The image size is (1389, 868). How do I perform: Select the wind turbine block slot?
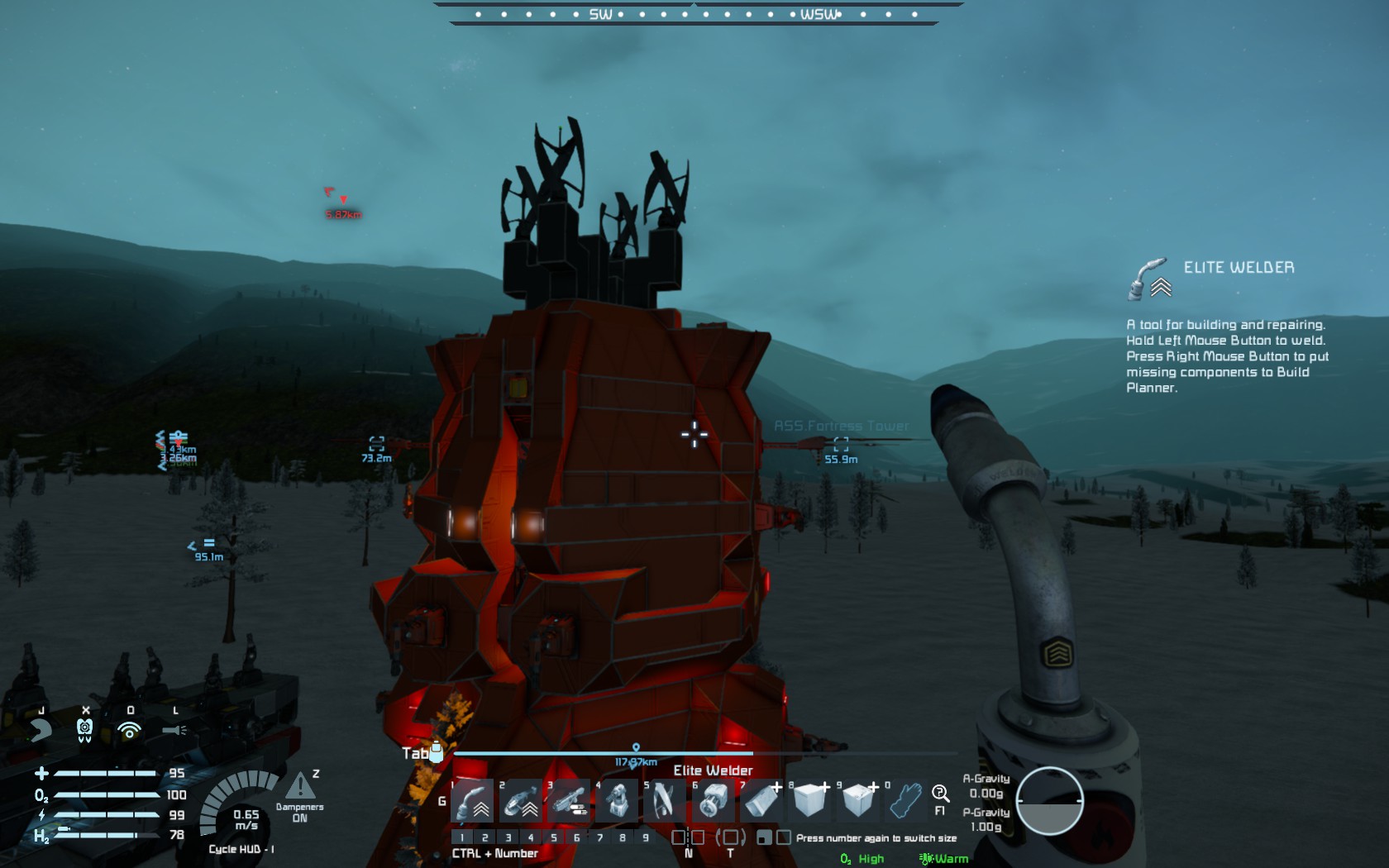click(665, 800)
